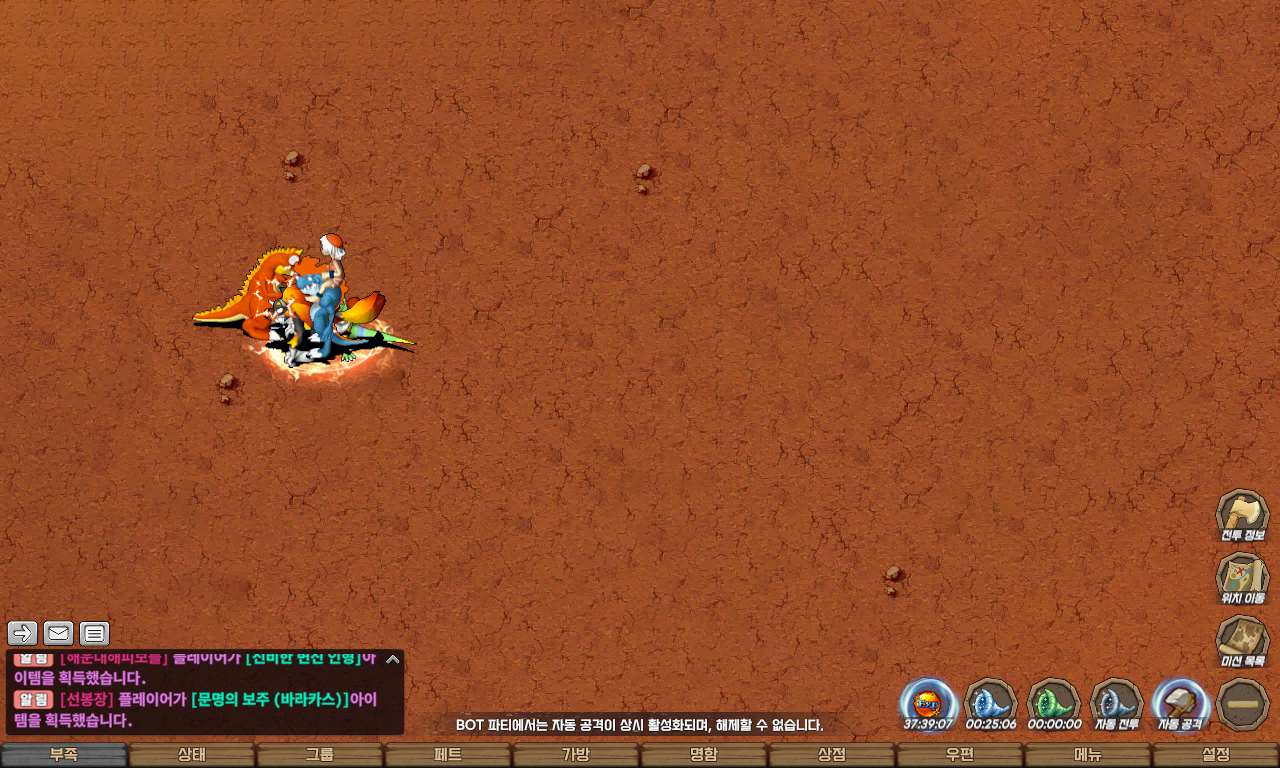This screenshot has height=768, width=1280.
Task: Open the 메뉴 (menu) button
Action: [x=1088, y=755]
